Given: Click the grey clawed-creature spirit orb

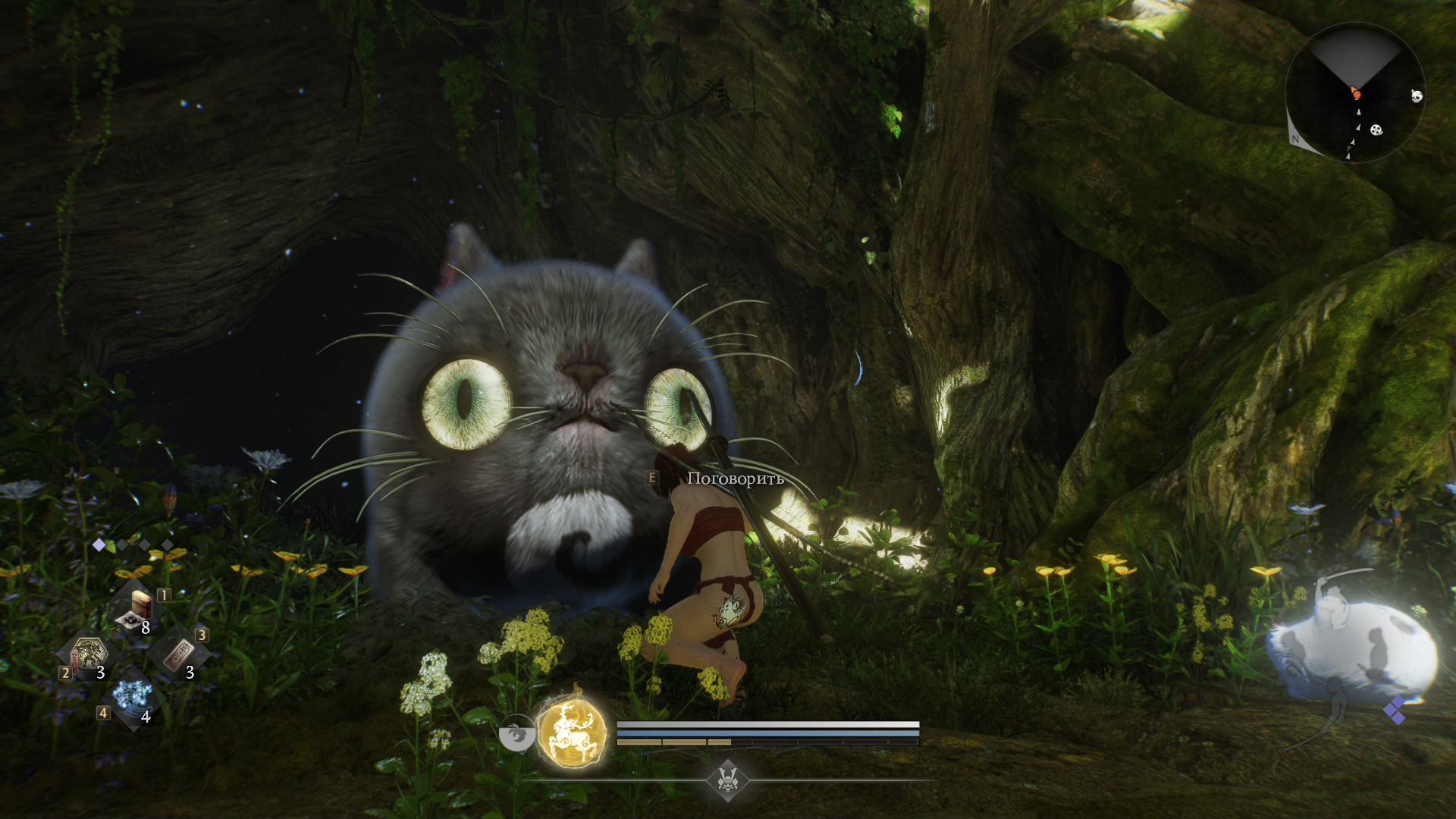Looking at the screenshot, I should pos(516,734).
